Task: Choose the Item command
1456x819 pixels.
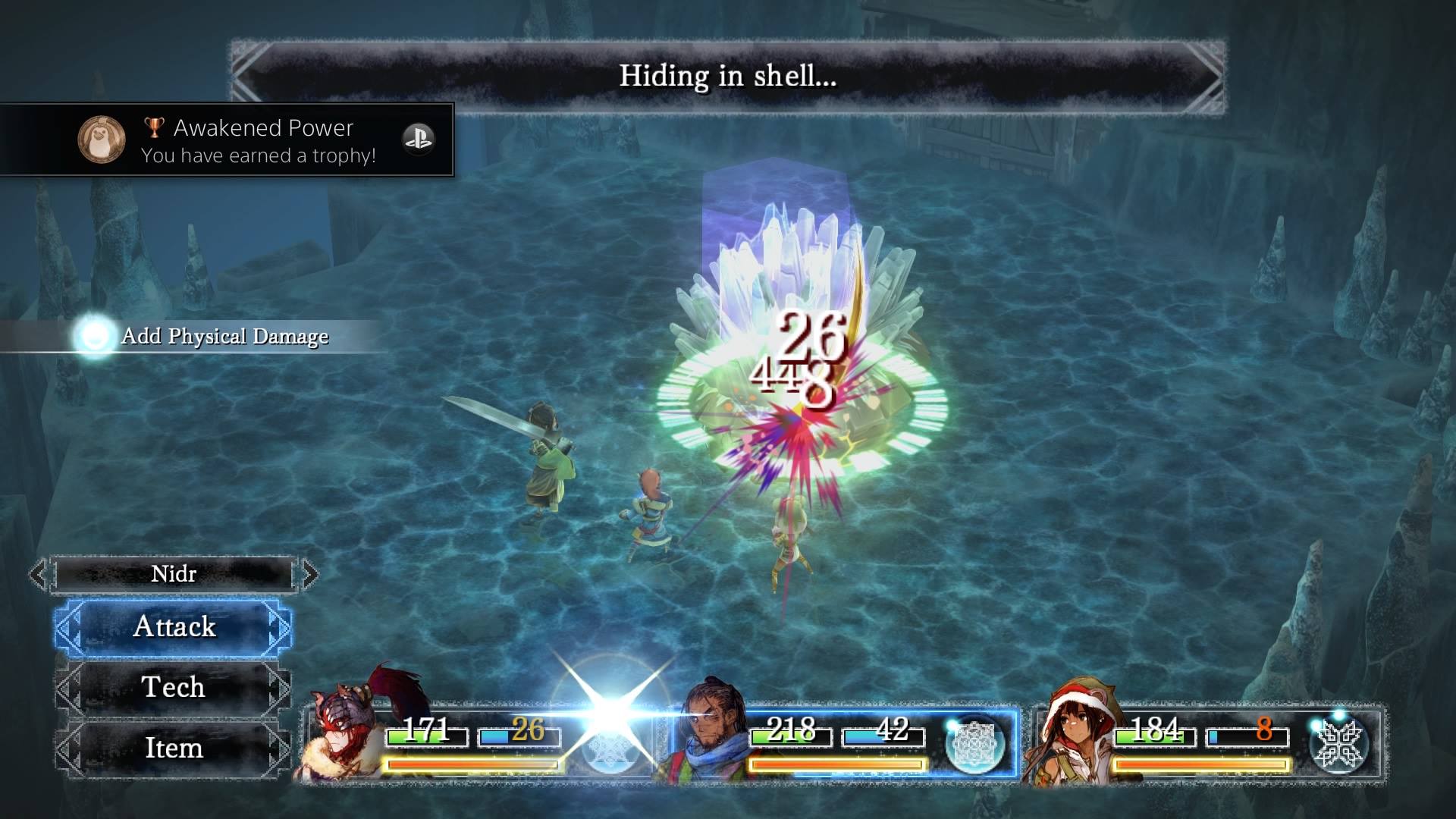Action: coord(174,748)
